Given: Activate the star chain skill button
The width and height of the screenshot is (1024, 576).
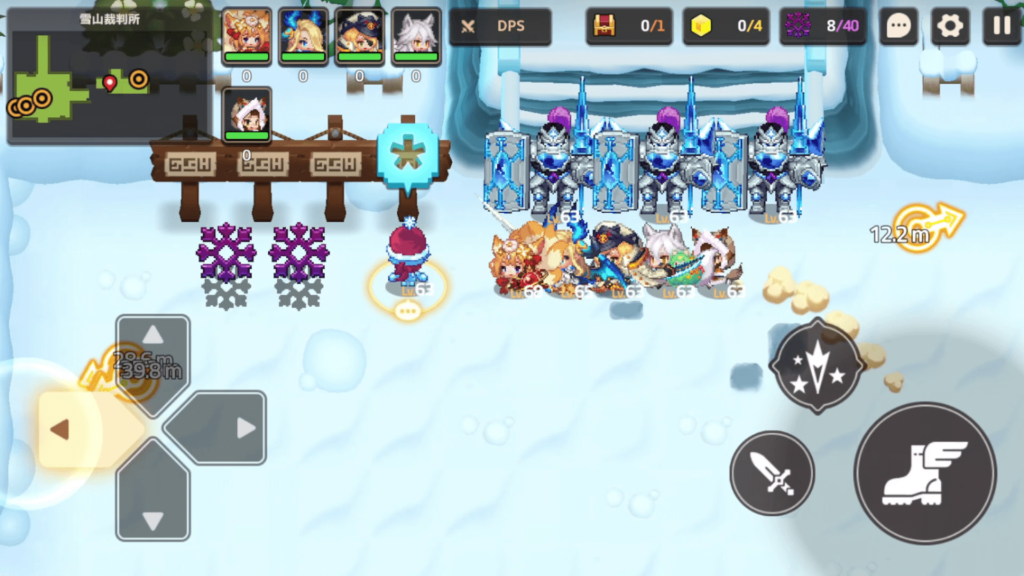Looking at the screenshot, I should 817,366.
